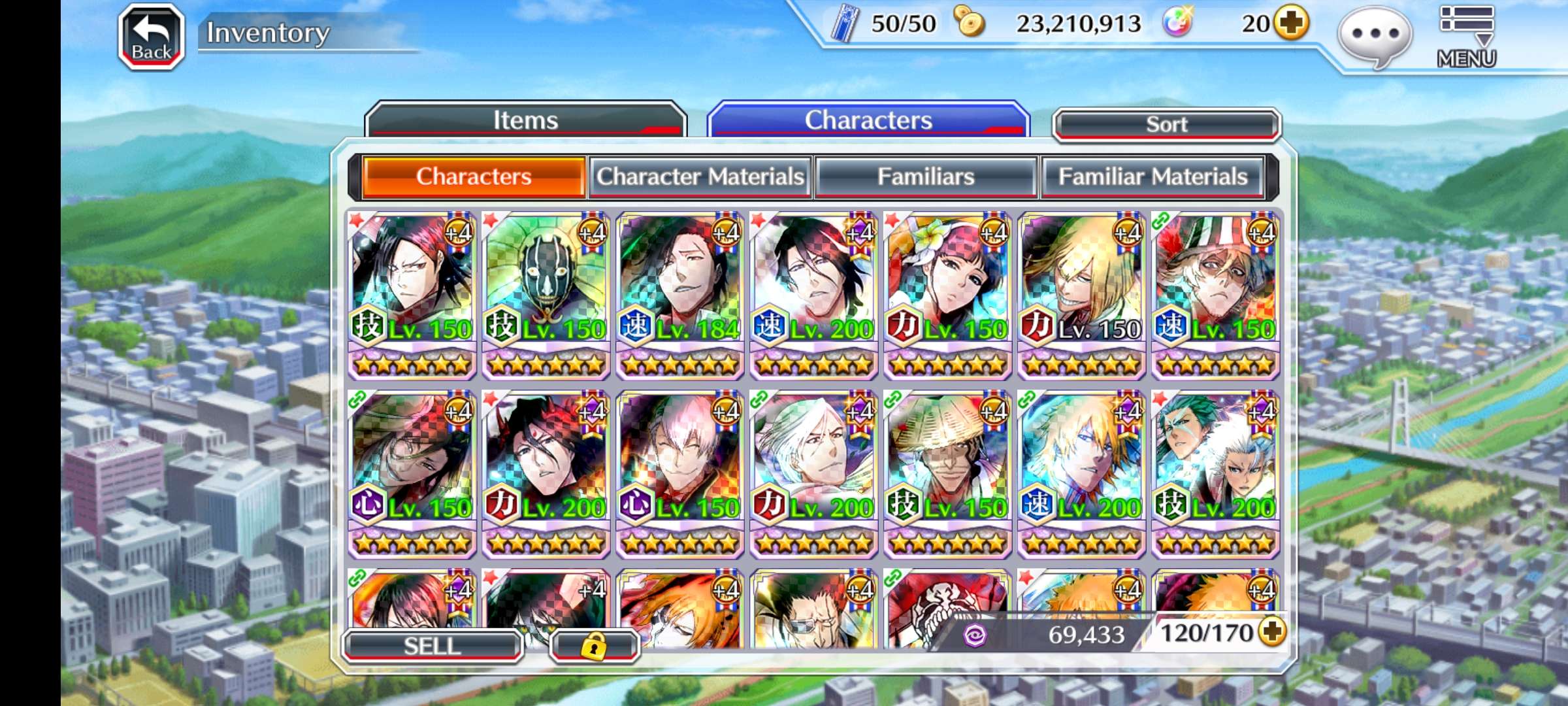Image resolution: width=1568 pixels, height=706 pixels.
Task: Pick the blonde grinning Lv. 150 power character
Action: point(1081,294)
